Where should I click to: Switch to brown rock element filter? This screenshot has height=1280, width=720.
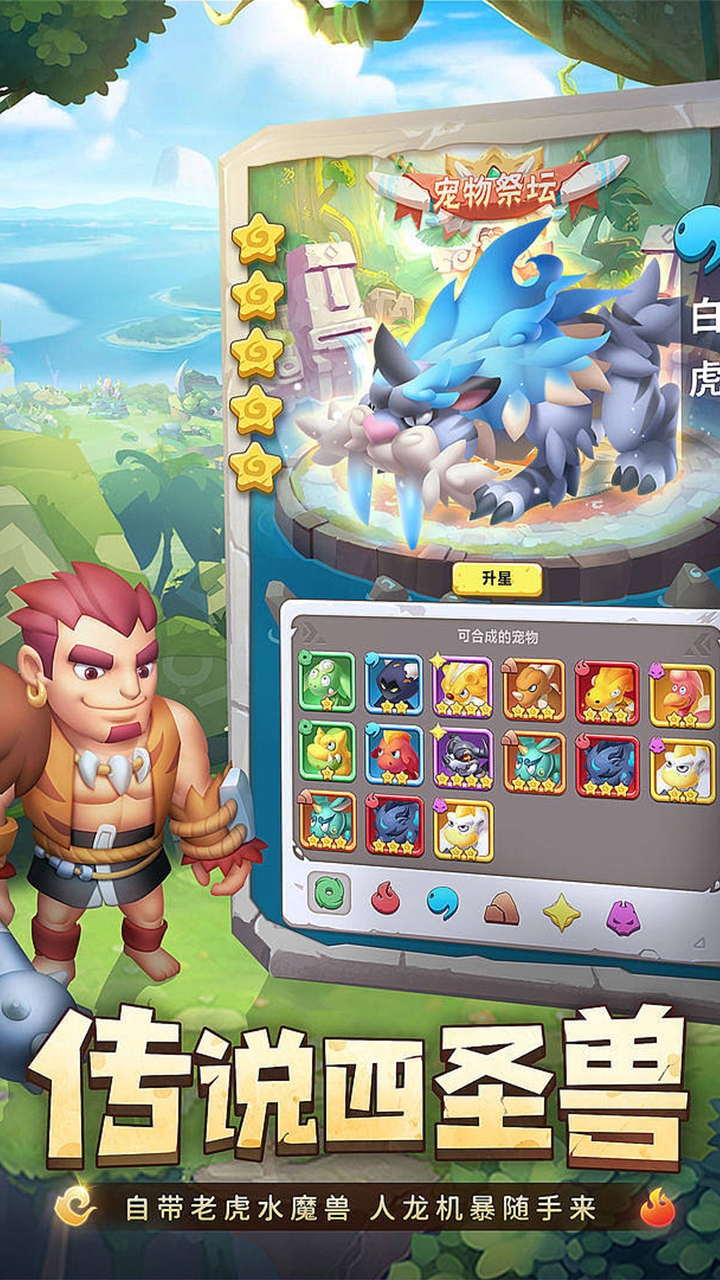[x=501, y=907]
